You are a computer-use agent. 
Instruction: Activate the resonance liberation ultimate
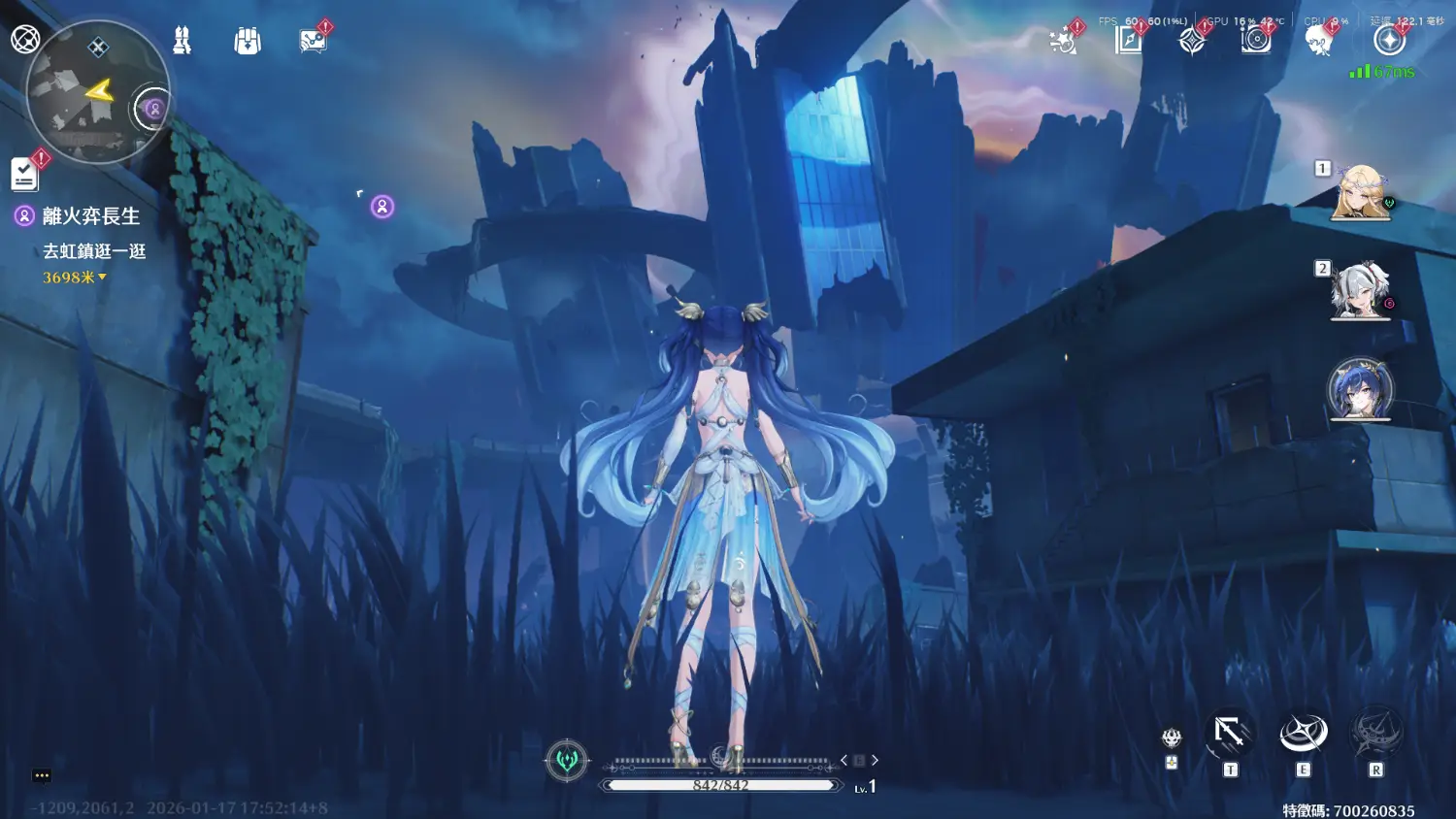pos(1376,735)
